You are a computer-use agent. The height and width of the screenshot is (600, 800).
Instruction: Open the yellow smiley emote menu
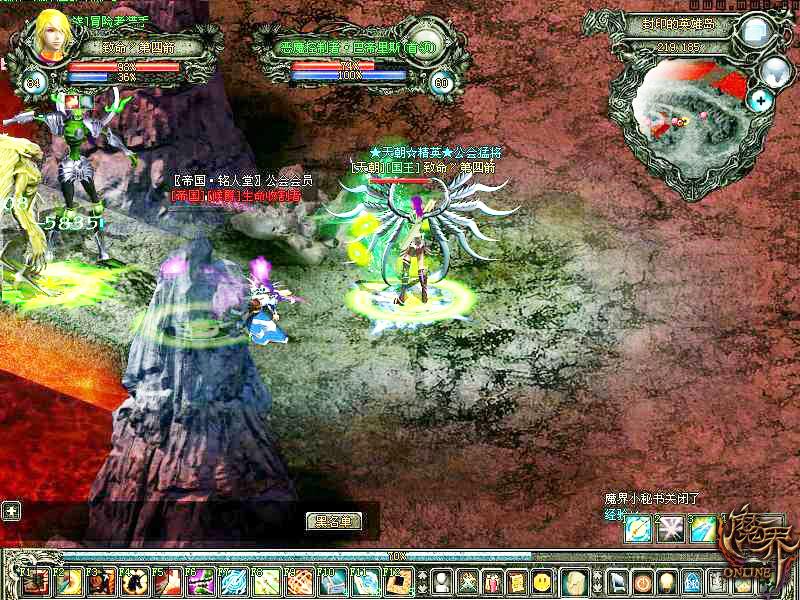(542, 581)
